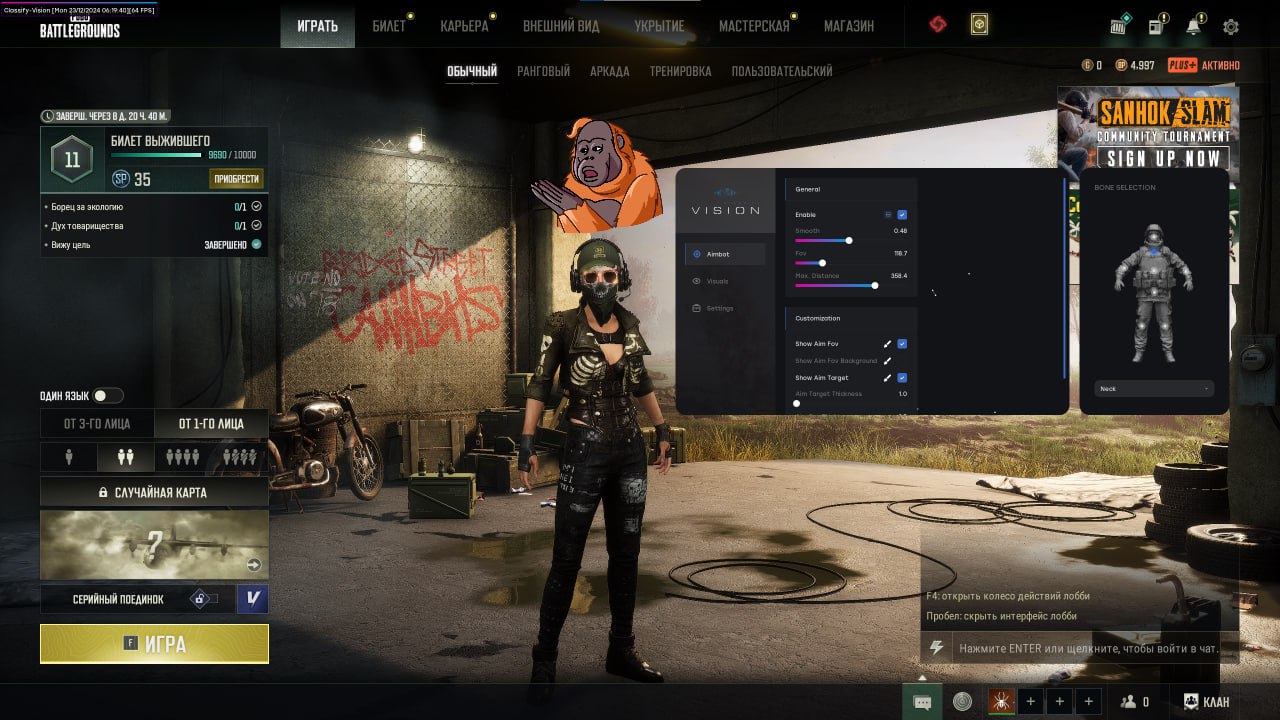The width and height of the screenshot is (1280, 720).
Task: Open the Sanhok Slam tournament banner
Action: point(1148,128)
